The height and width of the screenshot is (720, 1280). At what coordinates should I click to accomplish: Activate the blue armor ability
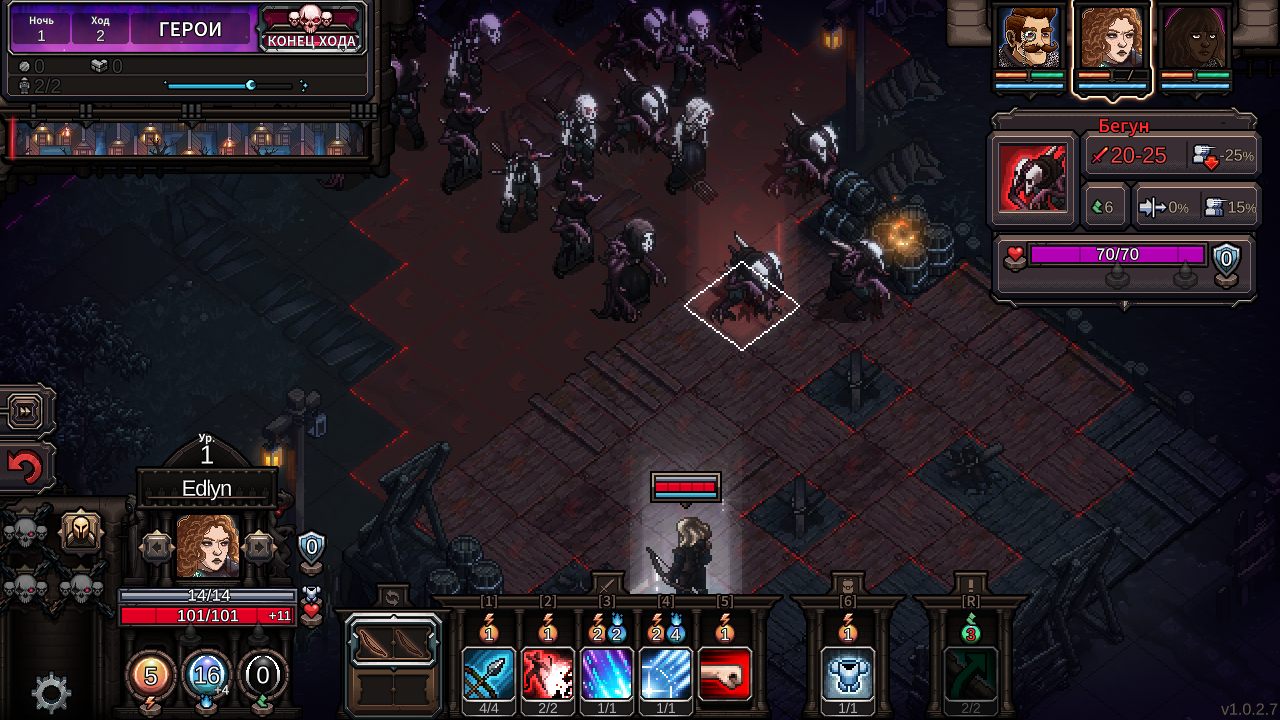click(x=848, y=674)
